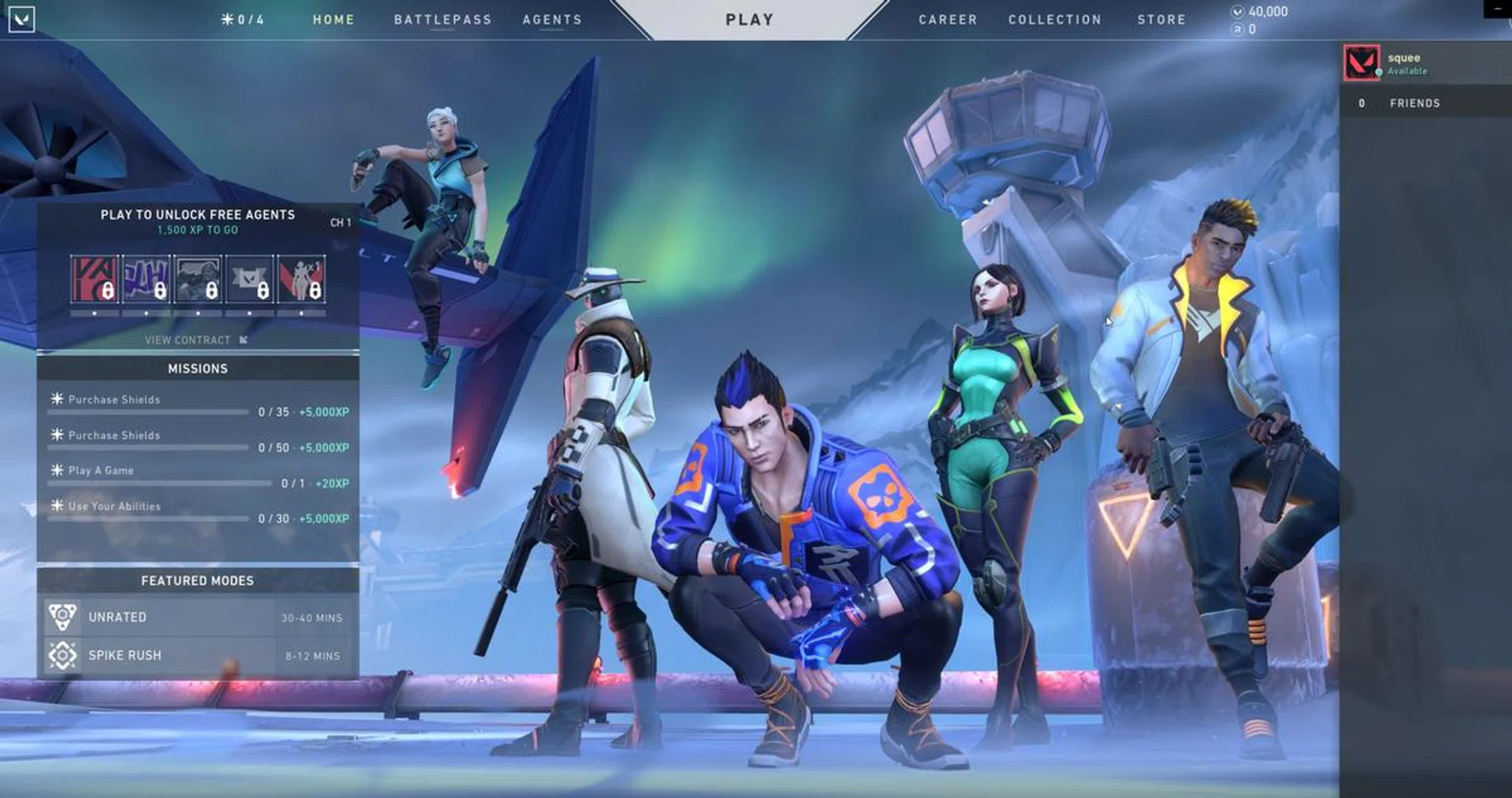Hit the big Play button
Screen dimensions: 1512x798
(749, 20)
